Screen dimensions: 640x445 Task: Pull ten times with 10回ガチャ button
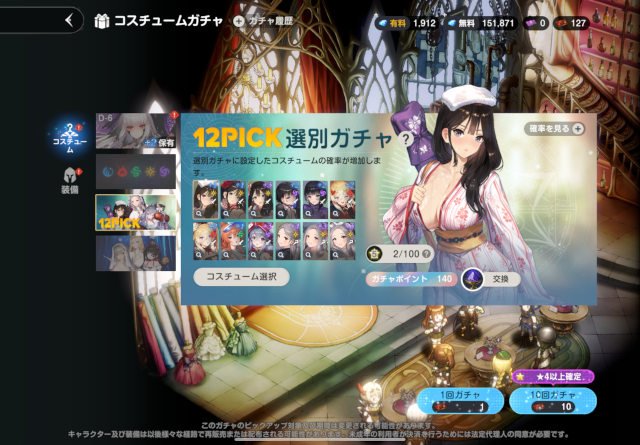click(552, 401)
